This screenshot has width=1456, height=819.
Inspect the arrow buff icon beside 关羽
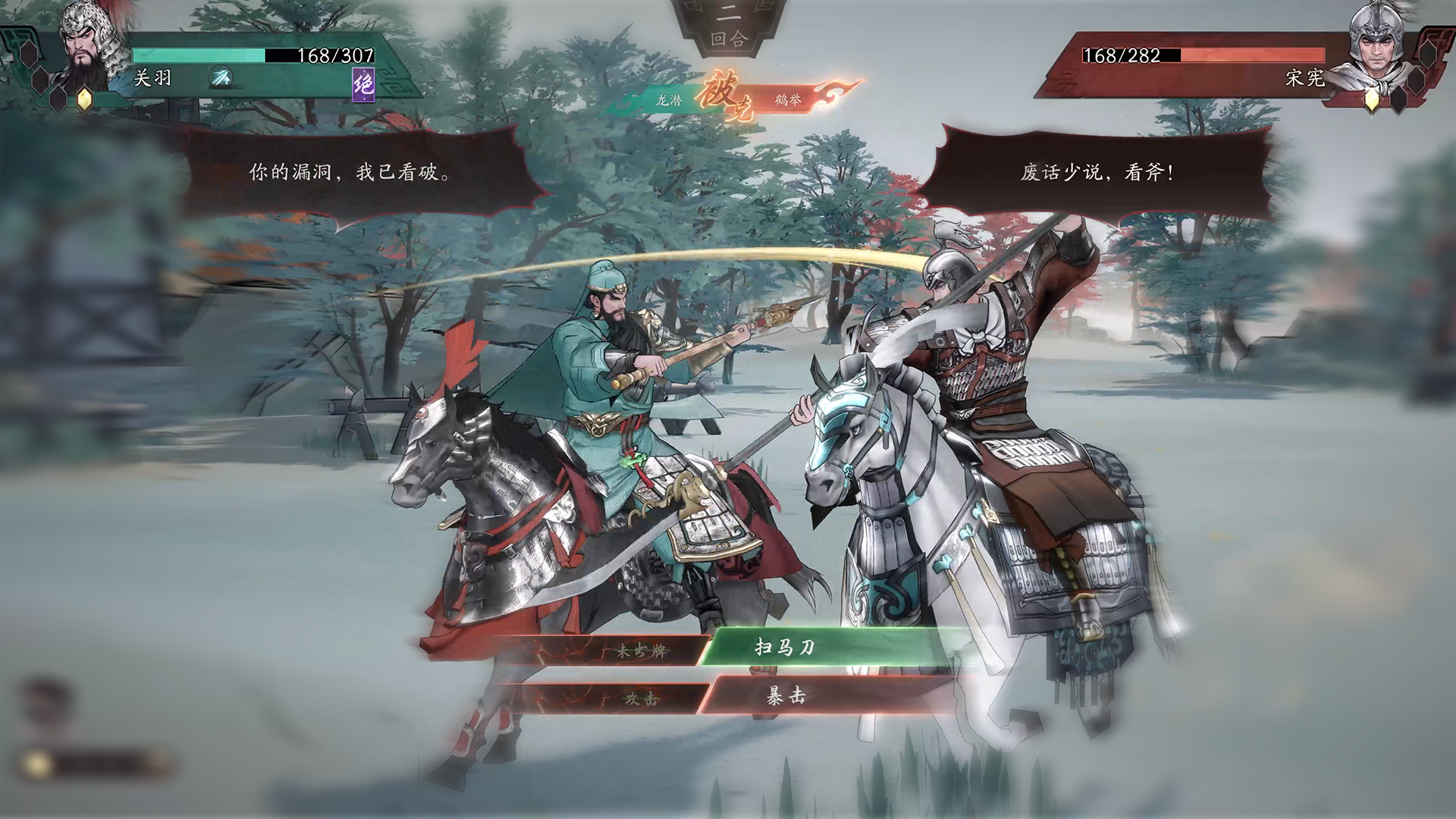pyautogui.click(x=221, y=77)
